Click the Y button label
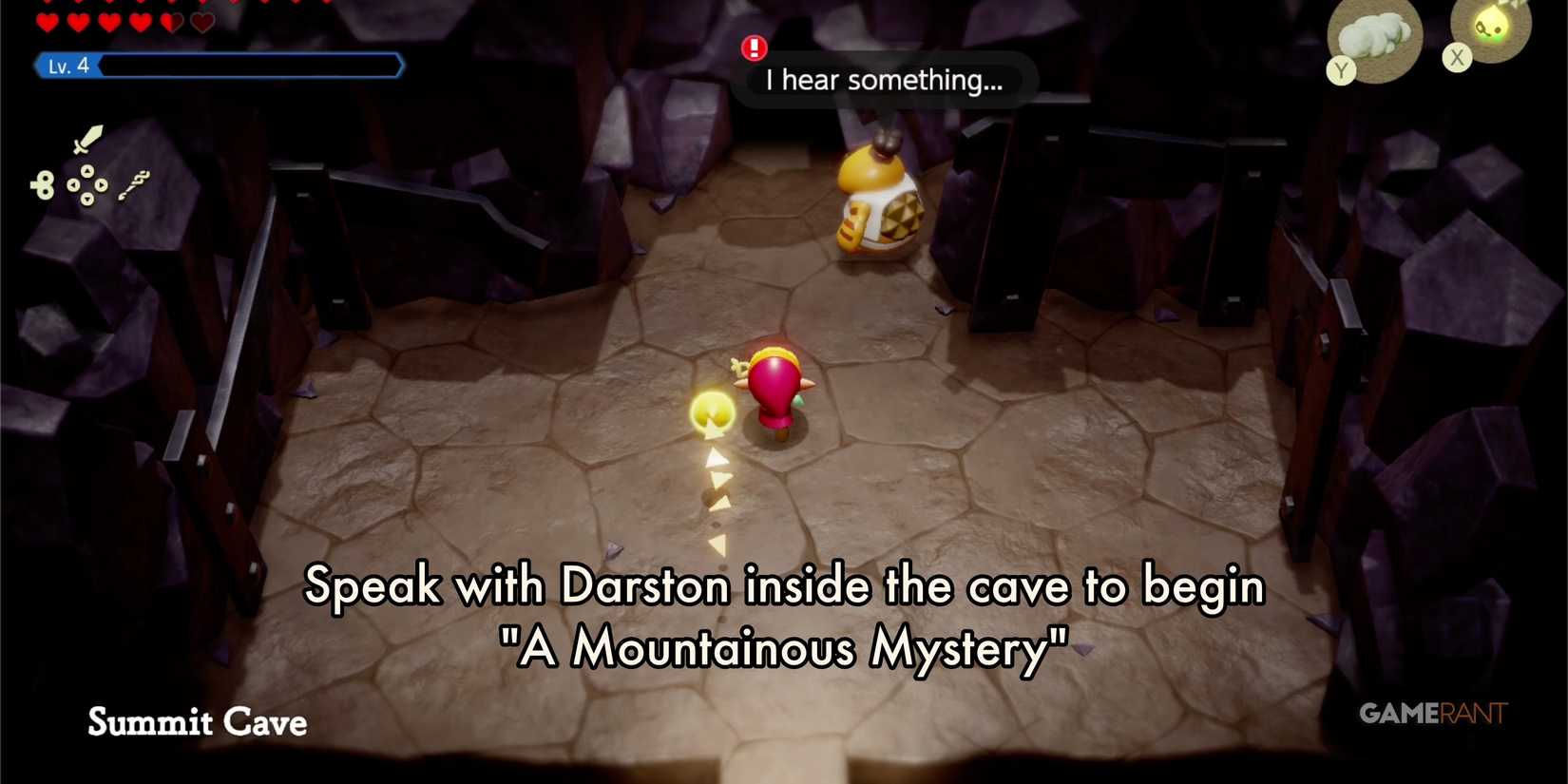This screenshot has width=1568, height=784. coord(1342,69)
